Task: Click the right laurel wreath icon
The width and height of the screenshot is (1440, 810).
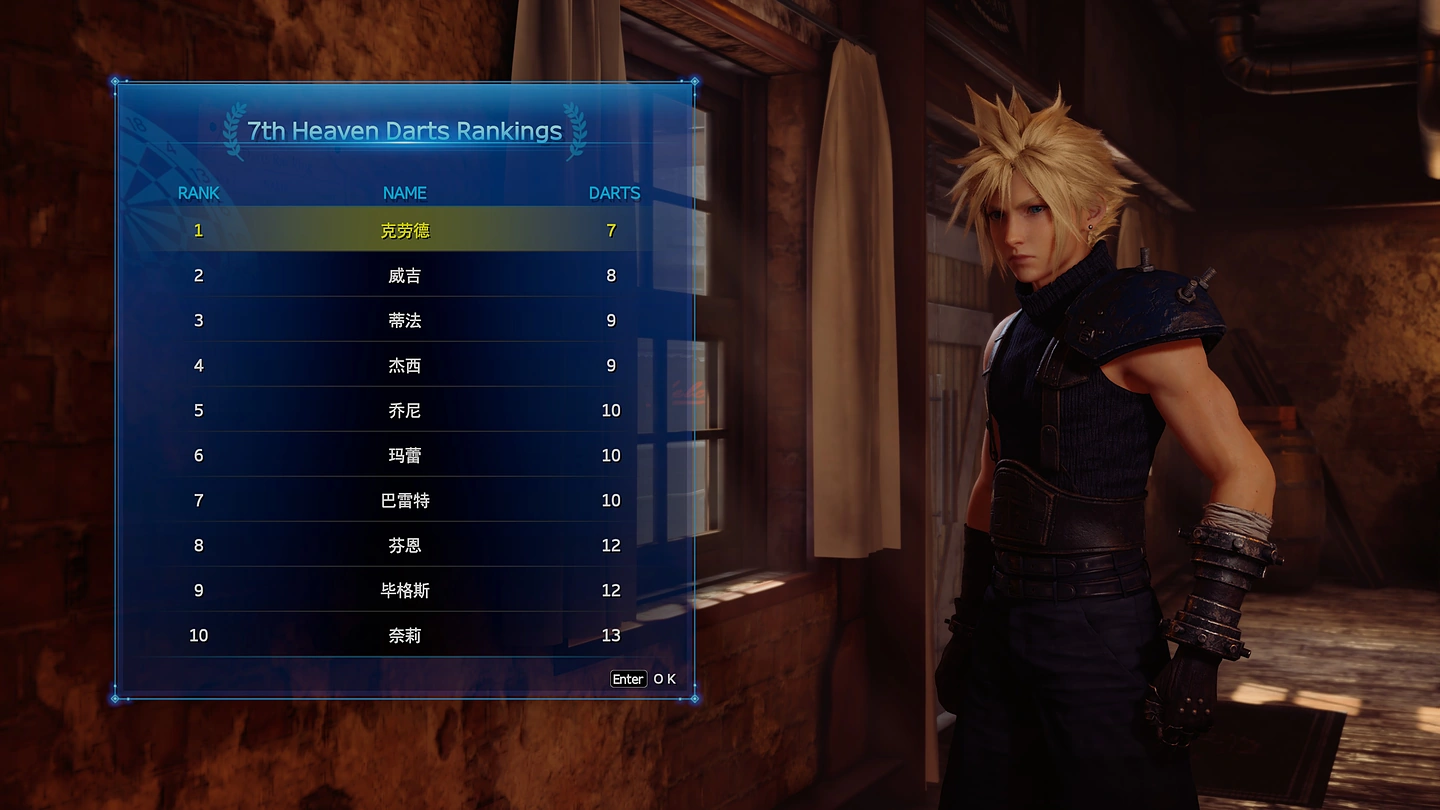Action: [x=574, y=130]
